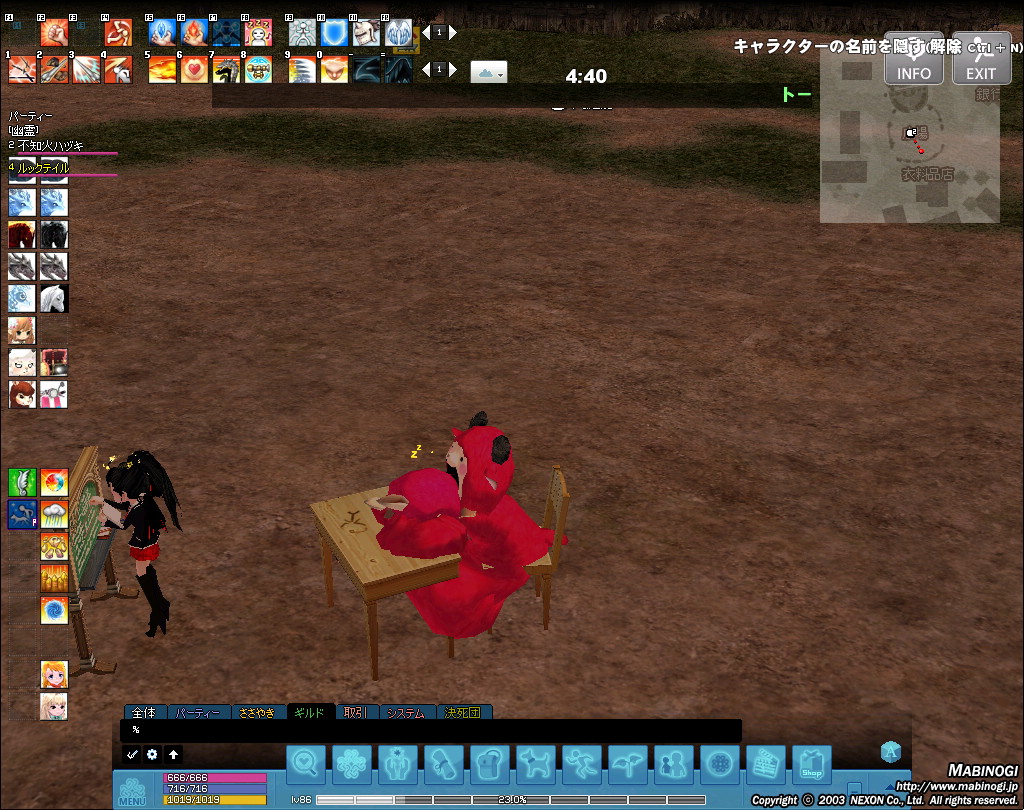1024x810 pixels.
Task: Activate the heart skill in slot 6
Action: (x=192, y=69)
